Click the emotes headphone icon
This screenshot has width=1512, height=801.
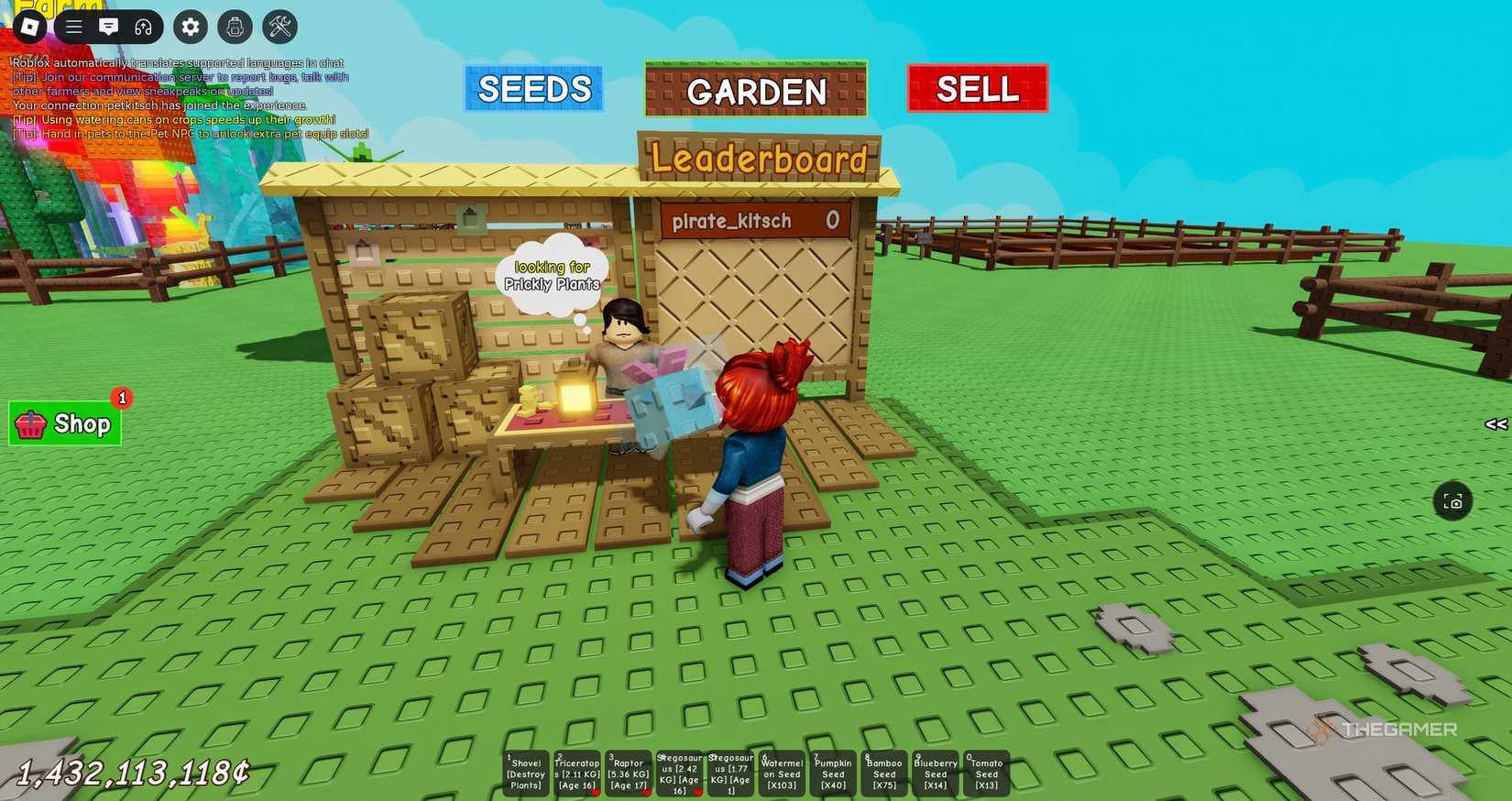tap(143, 27)
